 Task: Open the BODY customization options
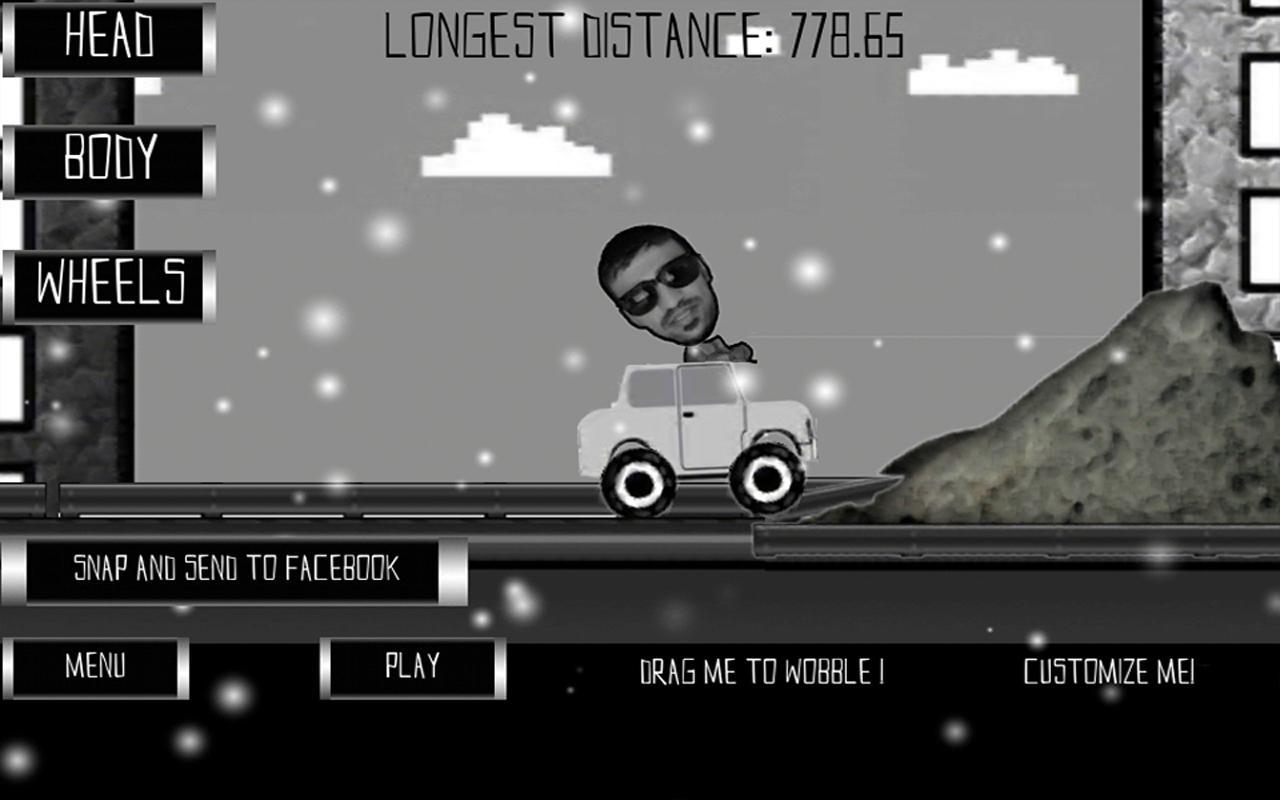108,160
